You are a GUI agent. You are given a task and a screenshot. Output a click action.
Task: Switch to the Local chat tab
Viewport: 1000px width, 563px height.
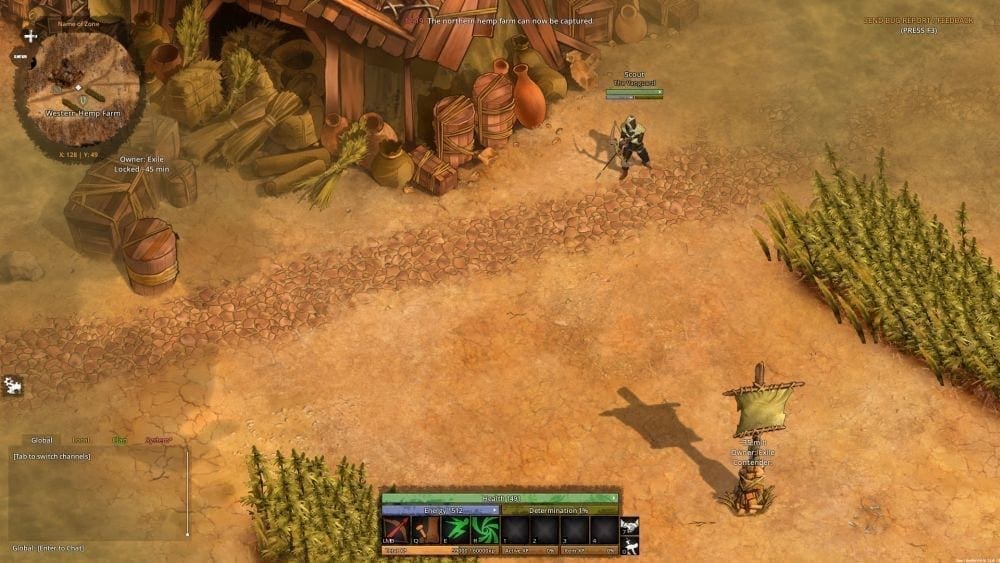click(81, 440)
